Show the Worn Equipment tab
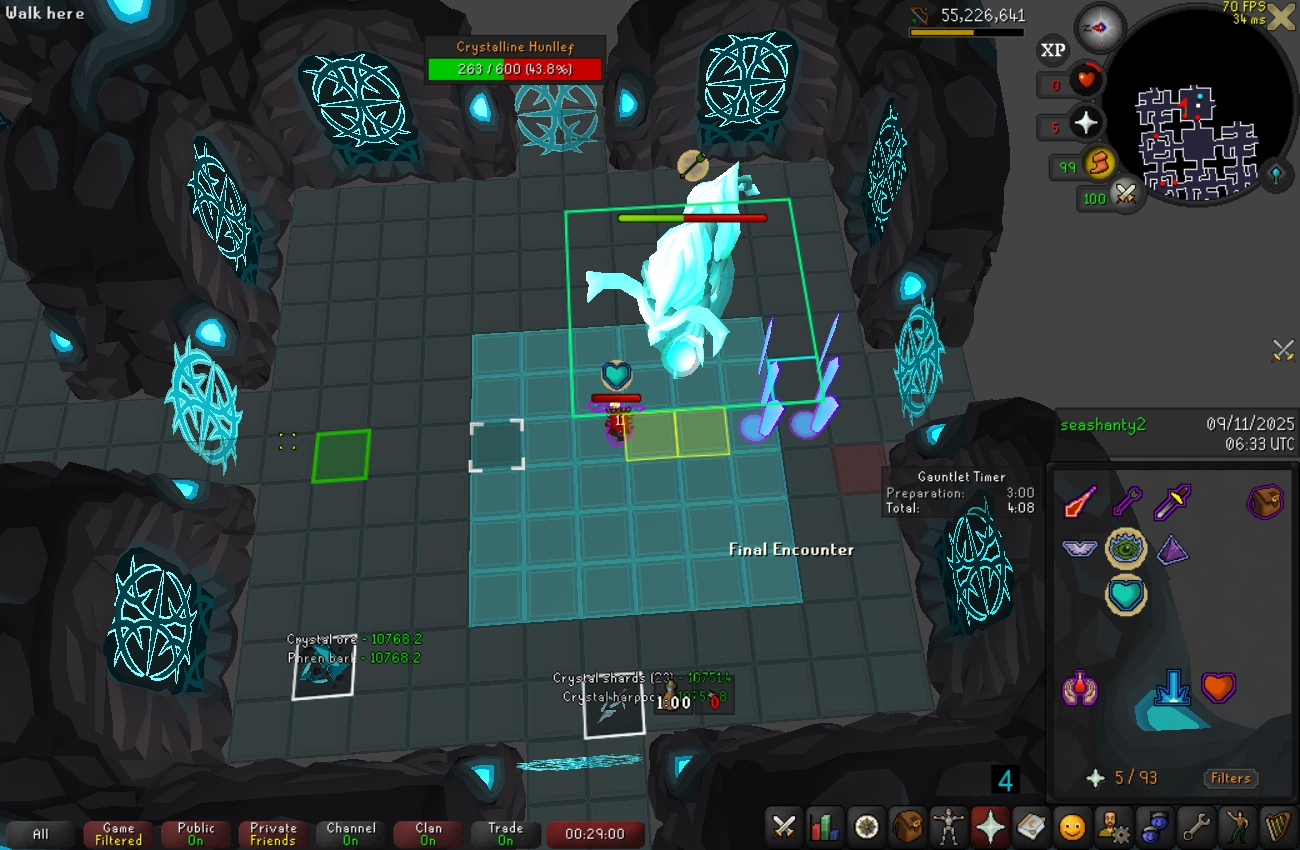This screenshot has height=850, width=1300. [x=948, y=827]
